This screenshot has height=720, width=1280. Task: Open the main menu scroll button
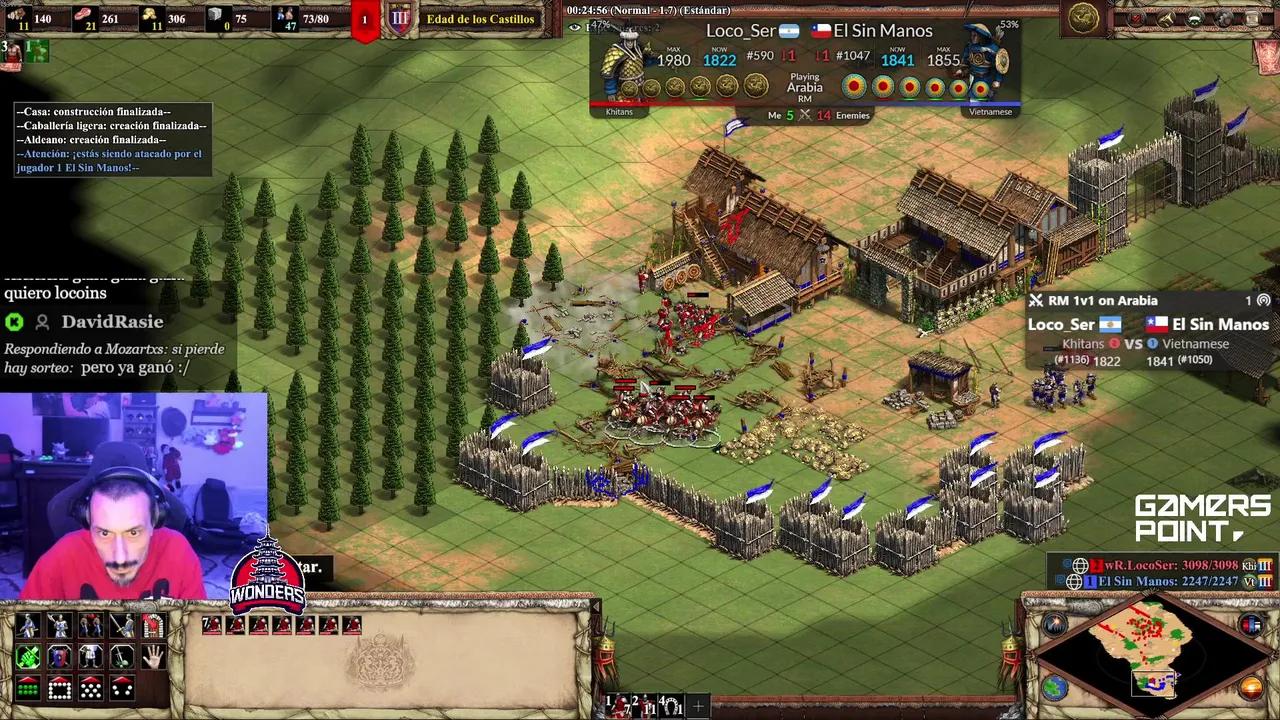click(x=1253, y=18)
